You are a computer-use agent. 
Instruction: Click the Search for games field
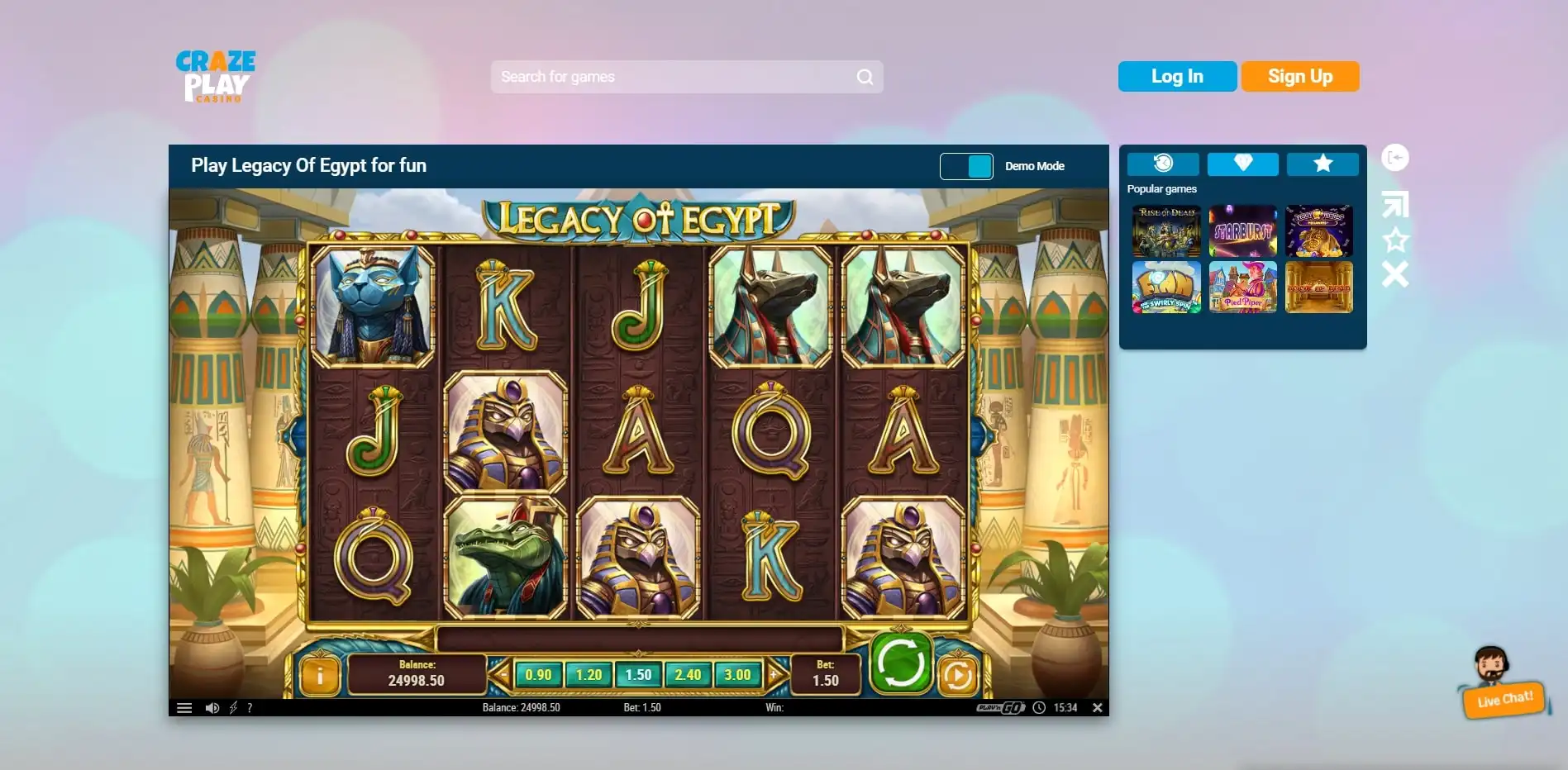[674, 77]
